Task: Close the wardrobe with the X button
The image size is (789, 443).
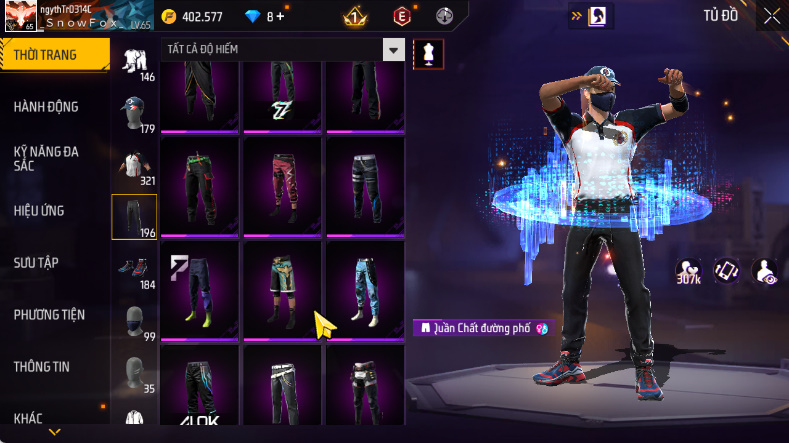Action: coord(771,15)
